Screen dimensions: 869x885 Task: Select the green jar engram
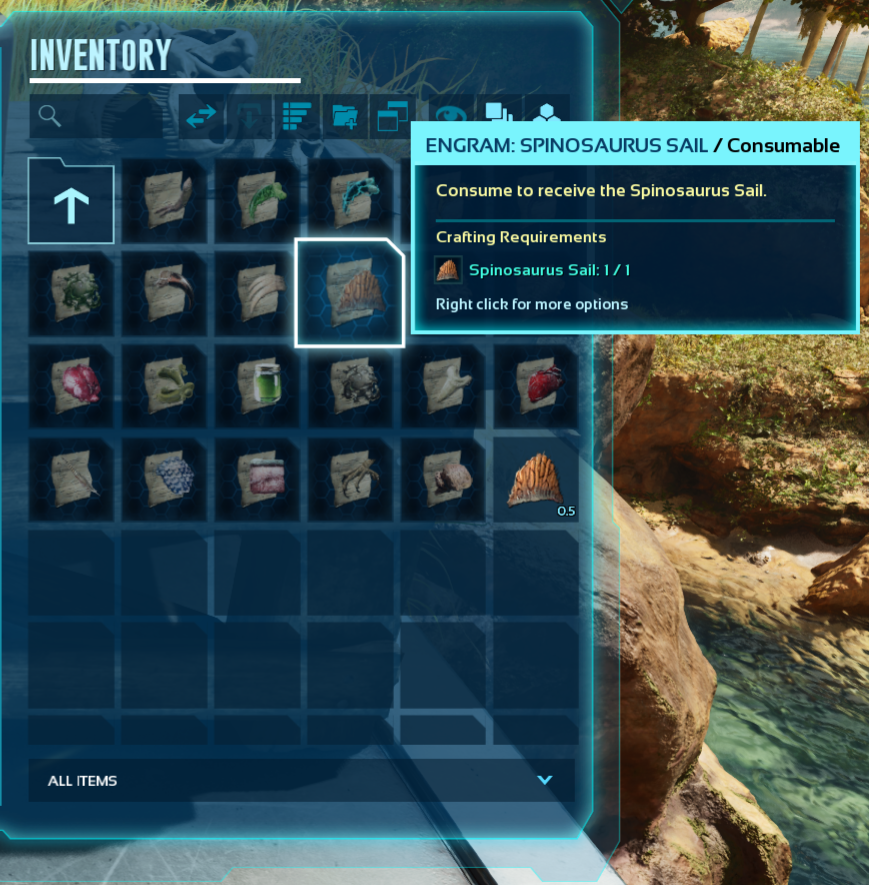257,386
